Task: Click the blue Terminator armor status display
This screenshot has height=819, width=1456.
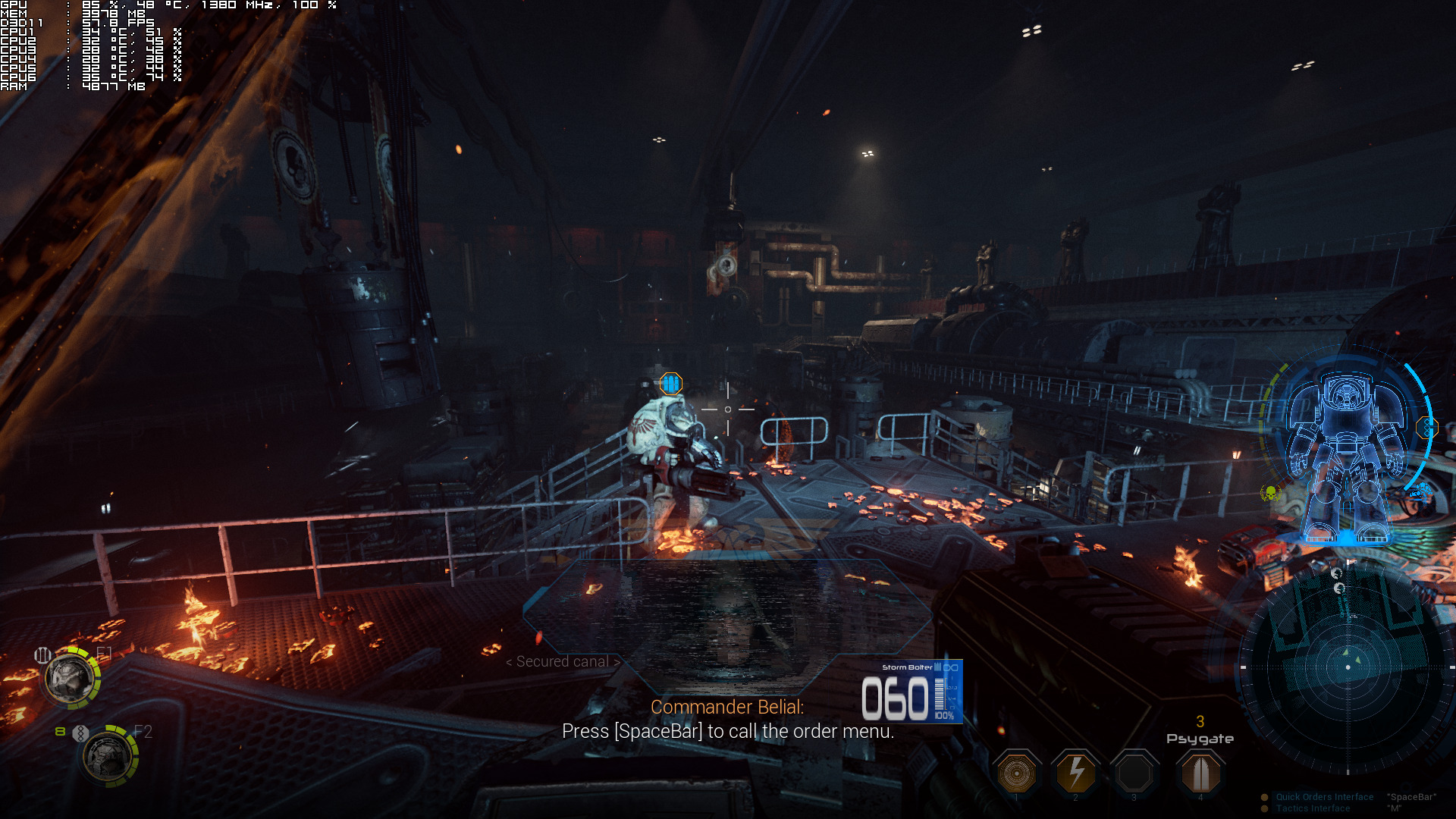Action: (1345, 455)
